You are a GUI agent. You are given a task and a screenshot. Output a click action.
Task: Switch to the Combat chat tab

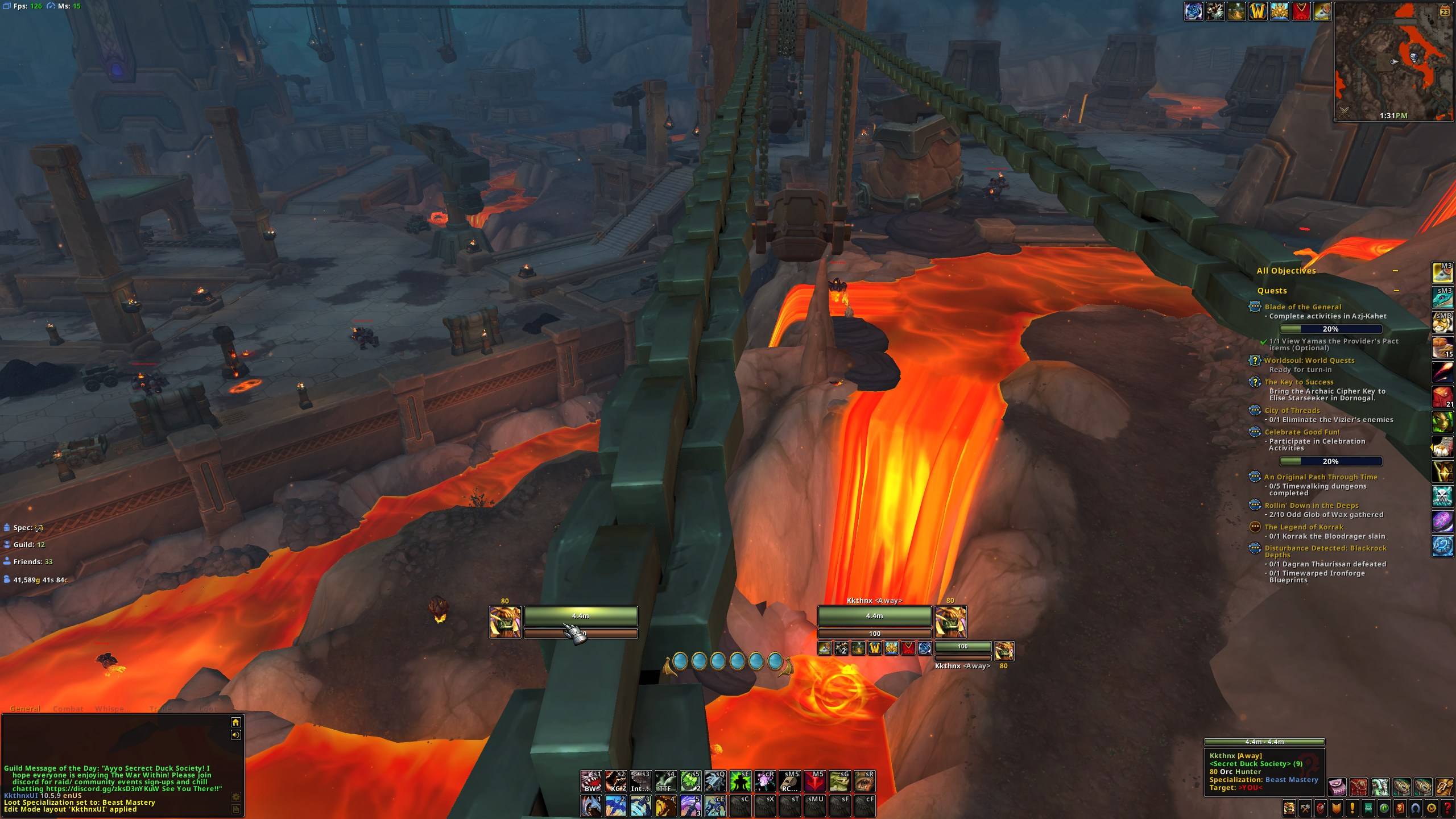pyautogui.click(x=68, y=709)
